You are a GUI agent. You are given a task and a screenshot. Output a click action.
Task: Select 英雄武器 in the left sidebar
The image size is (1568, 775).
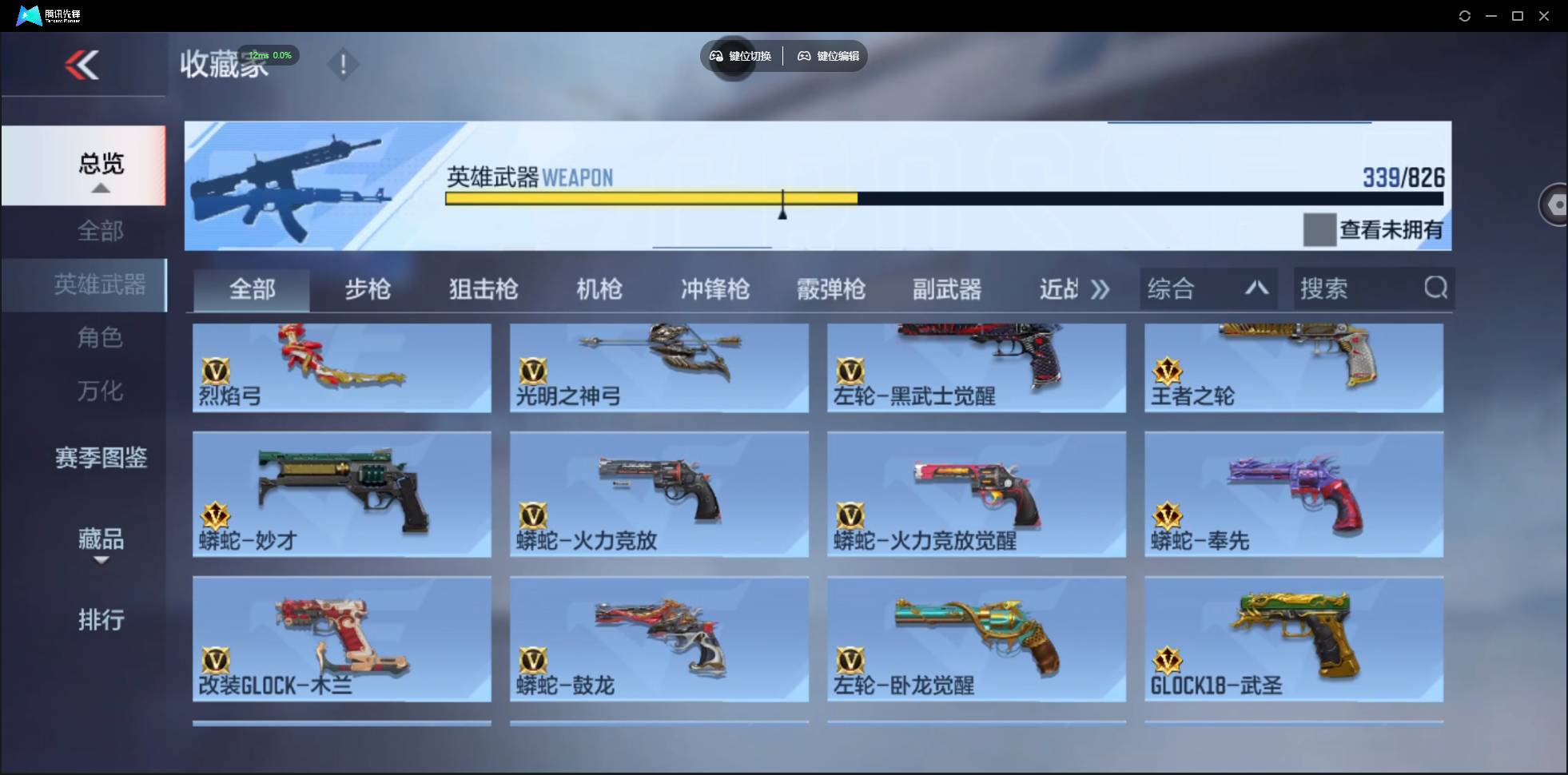100,284
